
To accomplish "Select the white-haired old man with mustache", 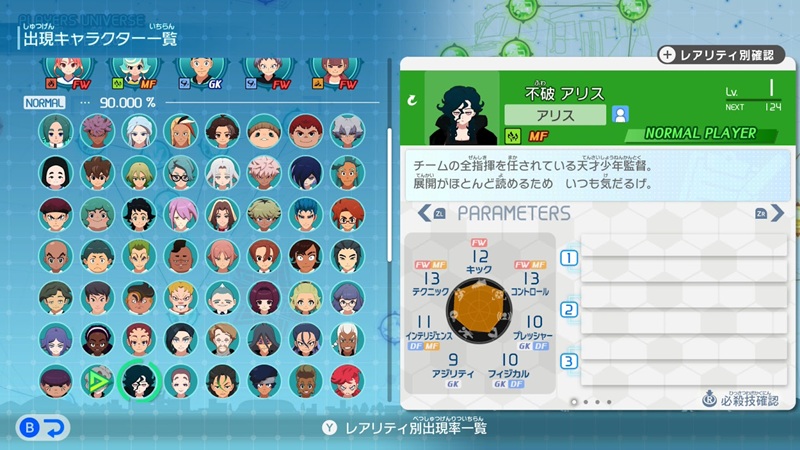I will click(x=221, y=297).
